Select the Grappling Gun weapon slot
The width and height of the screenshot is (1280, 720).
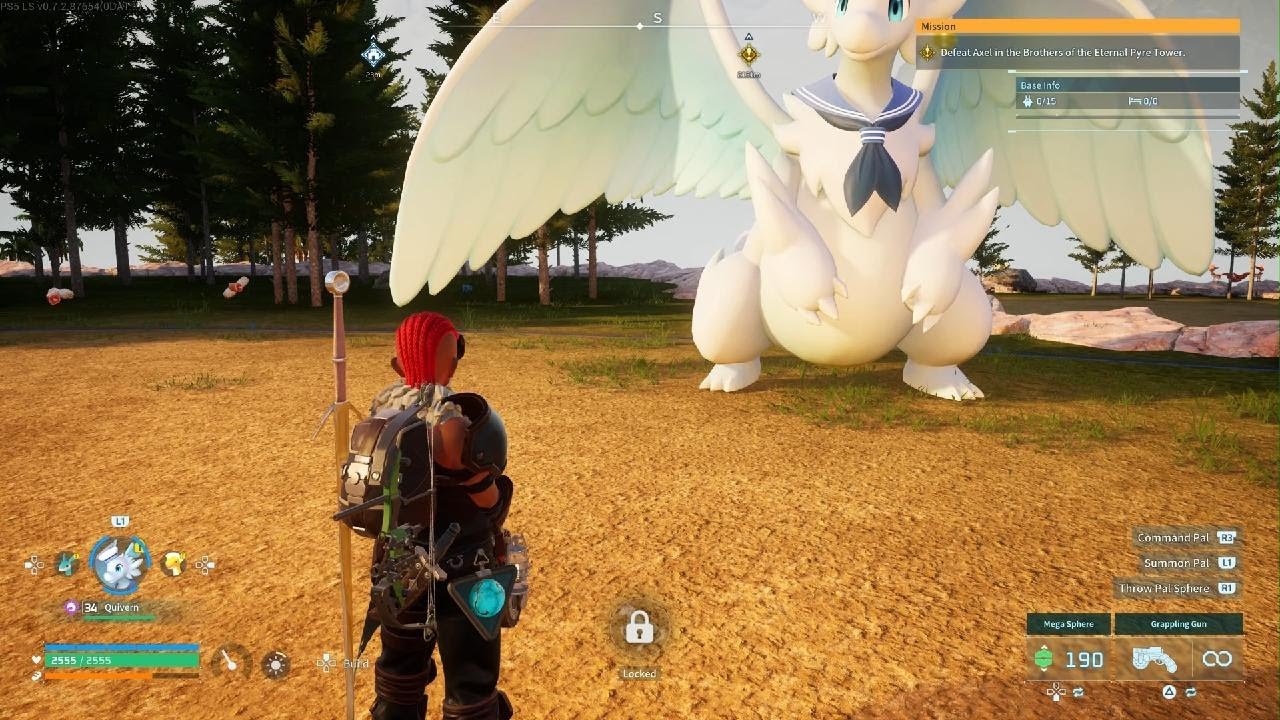point(1179,659)
